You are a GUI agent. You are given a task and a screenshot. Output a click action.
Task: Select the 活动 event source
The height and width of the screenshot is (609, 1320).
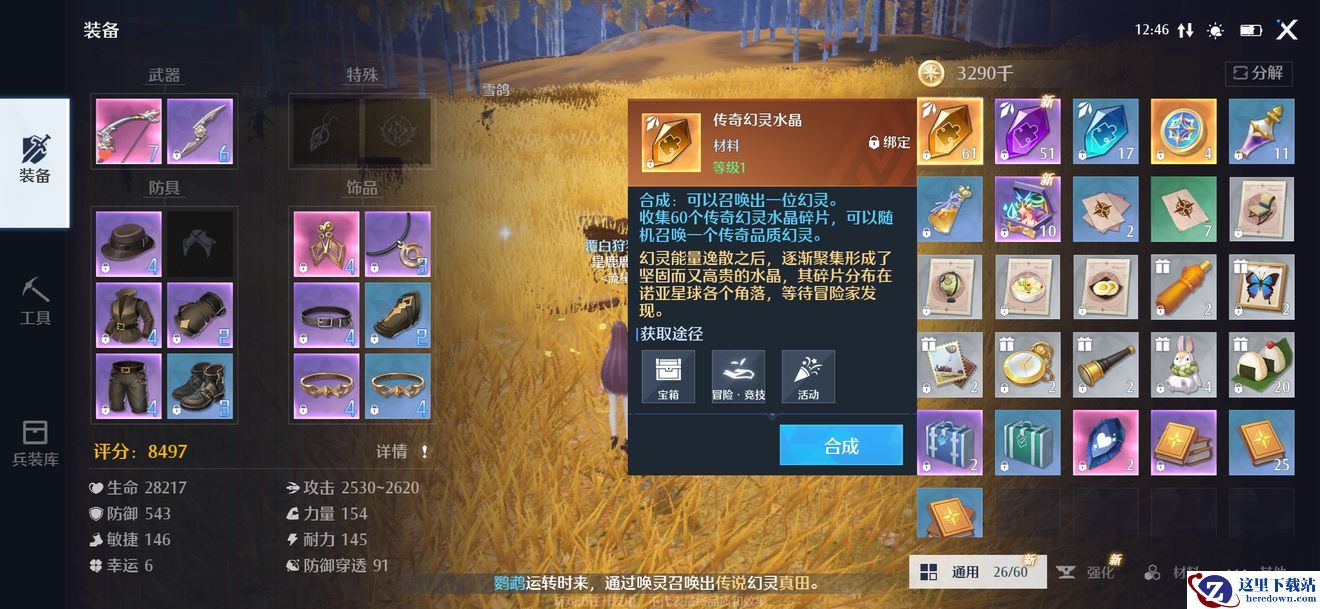(x=808, y=377)
